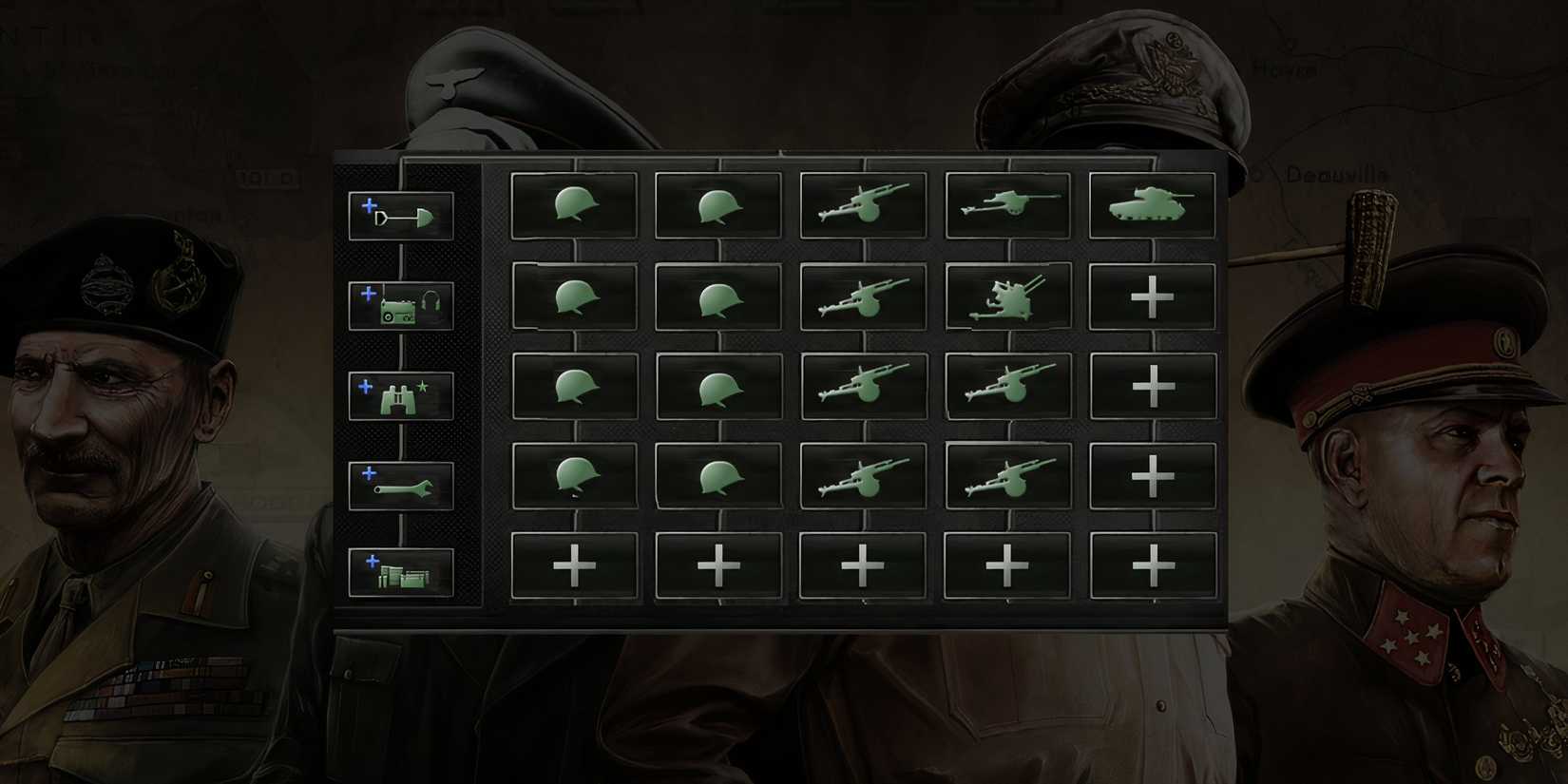Select the anti-air battalion in row two
1568x784 pixels.
(x=1007, y=295)
